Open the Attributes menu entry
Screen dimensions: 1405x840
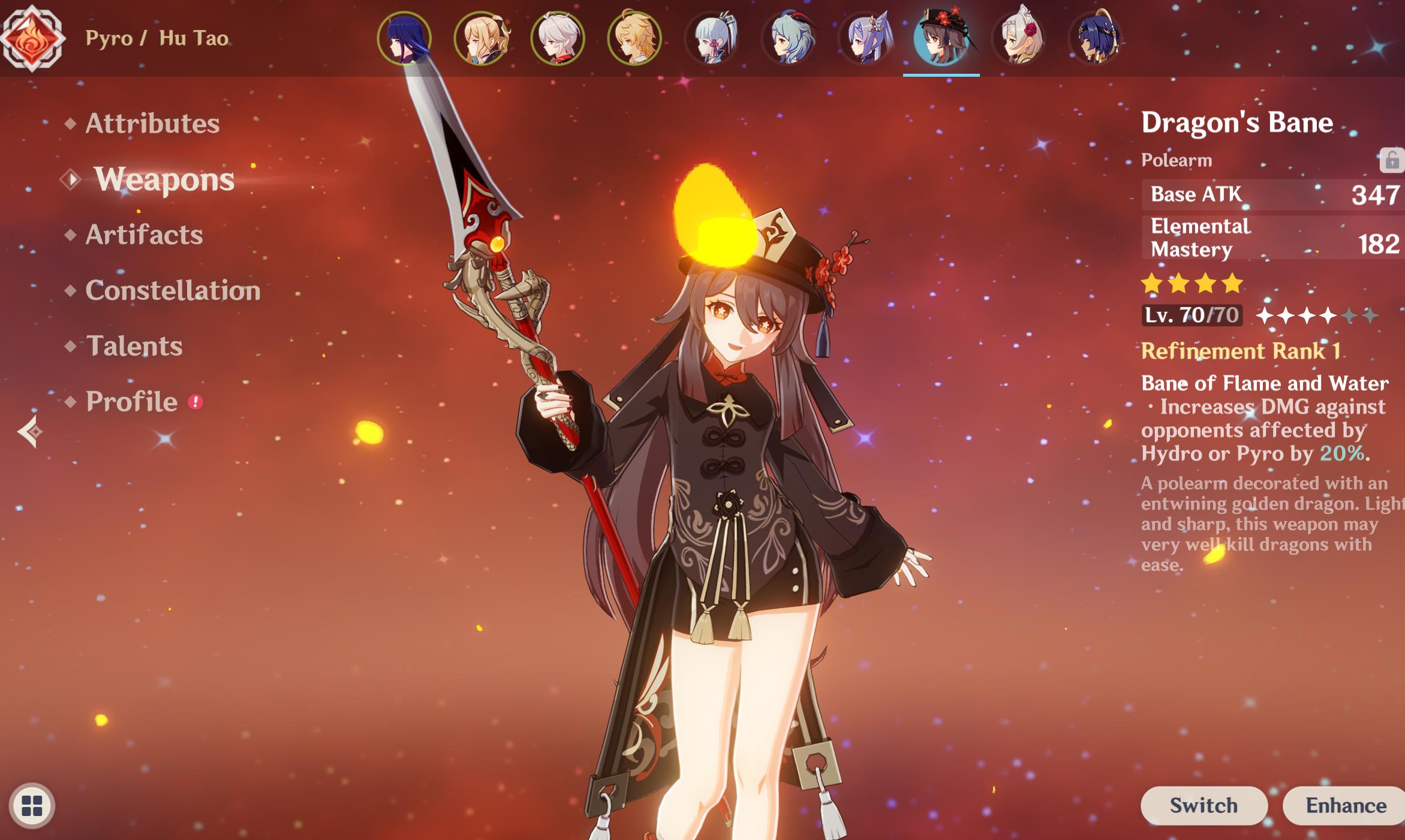pos(152,124)
